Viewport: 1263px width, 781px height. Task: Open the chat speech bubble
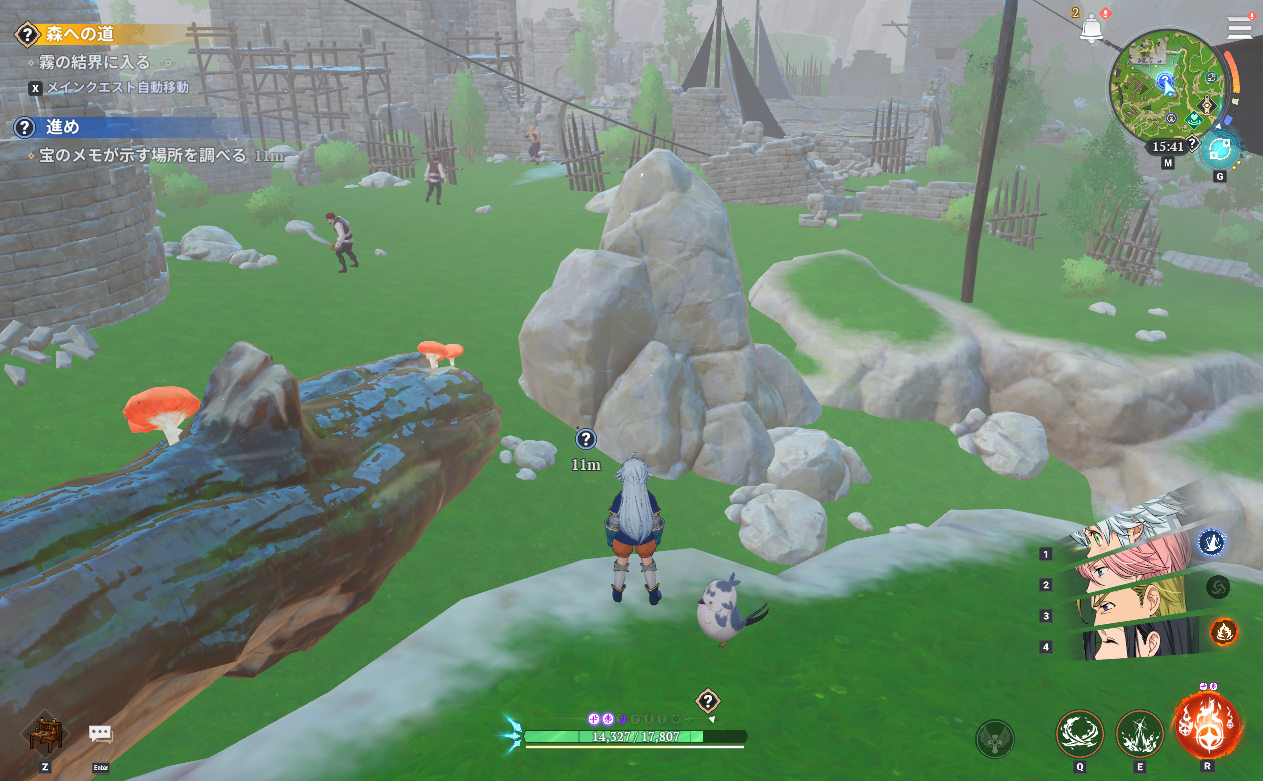pyautogui.click(x=100, y=735)
